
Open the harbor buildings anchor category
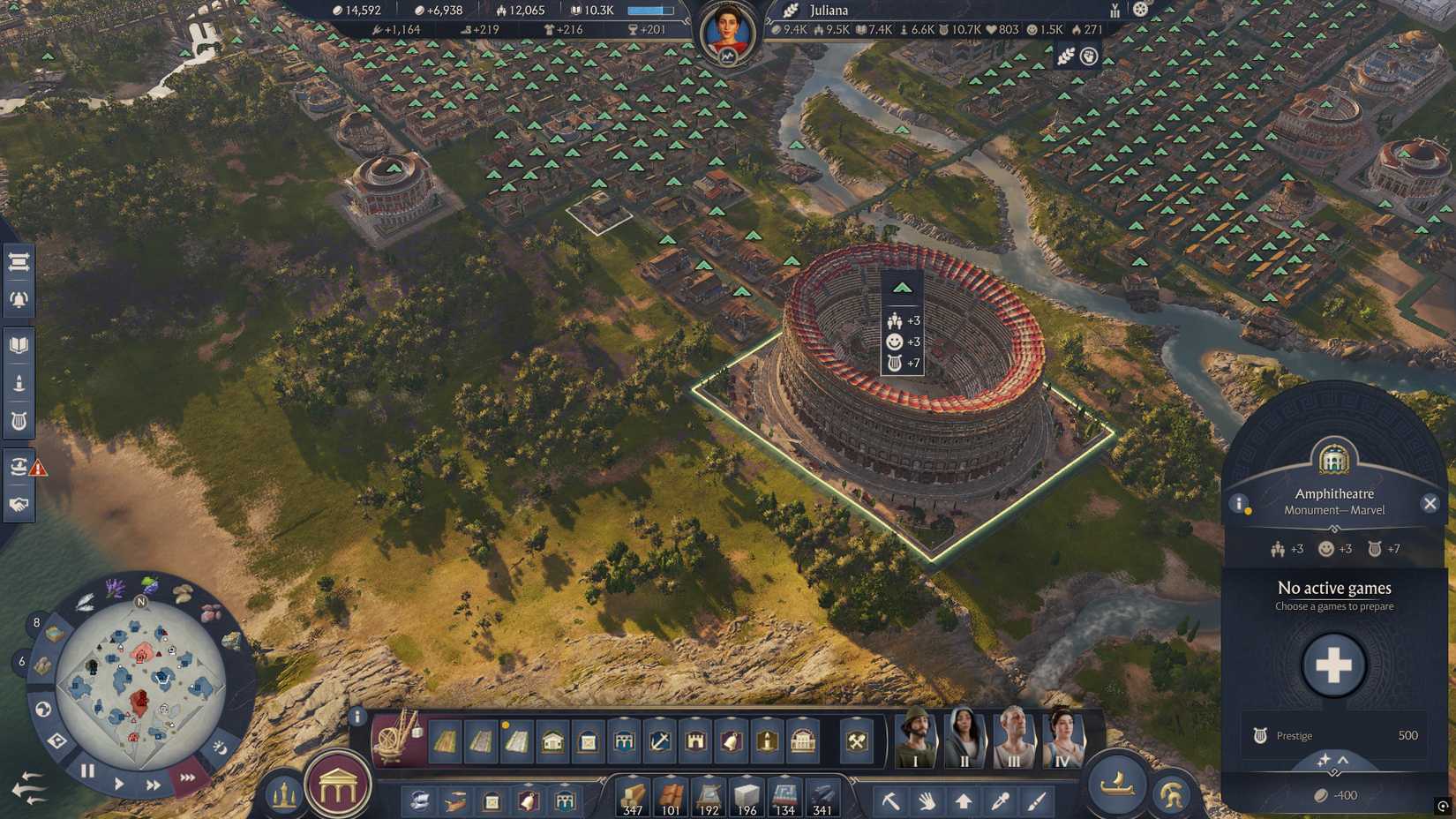pos(658,742)
